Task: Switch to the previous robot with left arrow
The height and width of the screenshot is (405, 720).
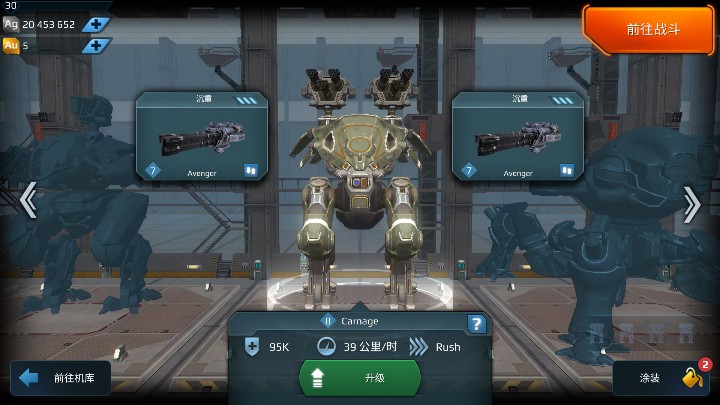Action: click(28, 200)
